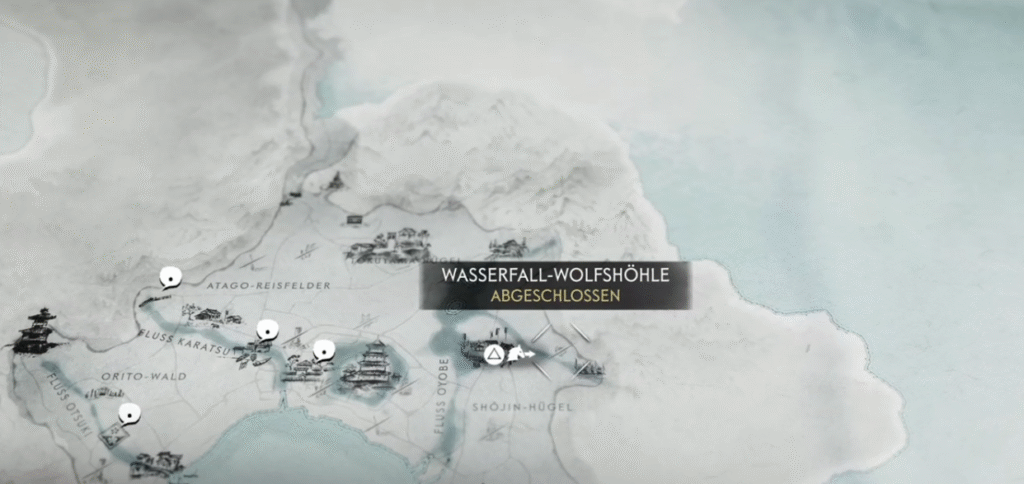Choose the pin just left of the pagoda castle
1024x484 pixels.
tap(322, 351)
